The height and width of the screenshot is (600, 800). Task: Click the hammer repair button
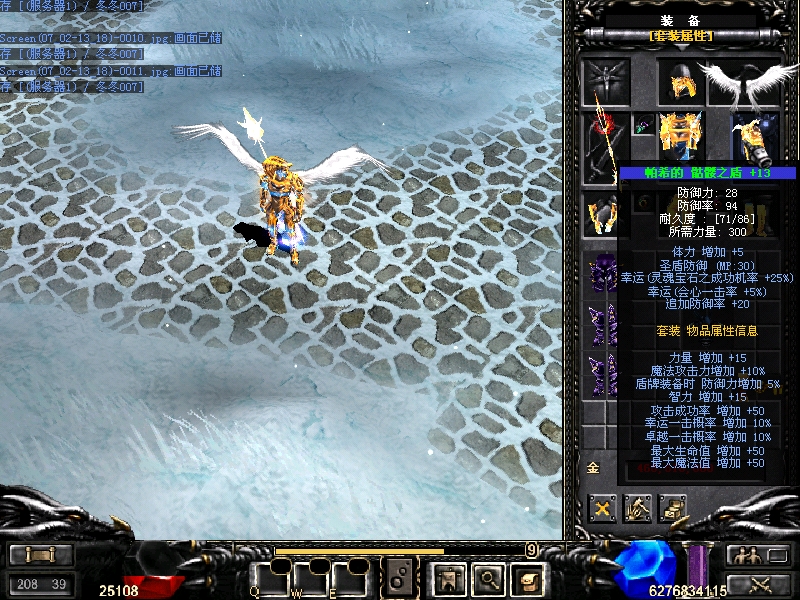(637, 508)
